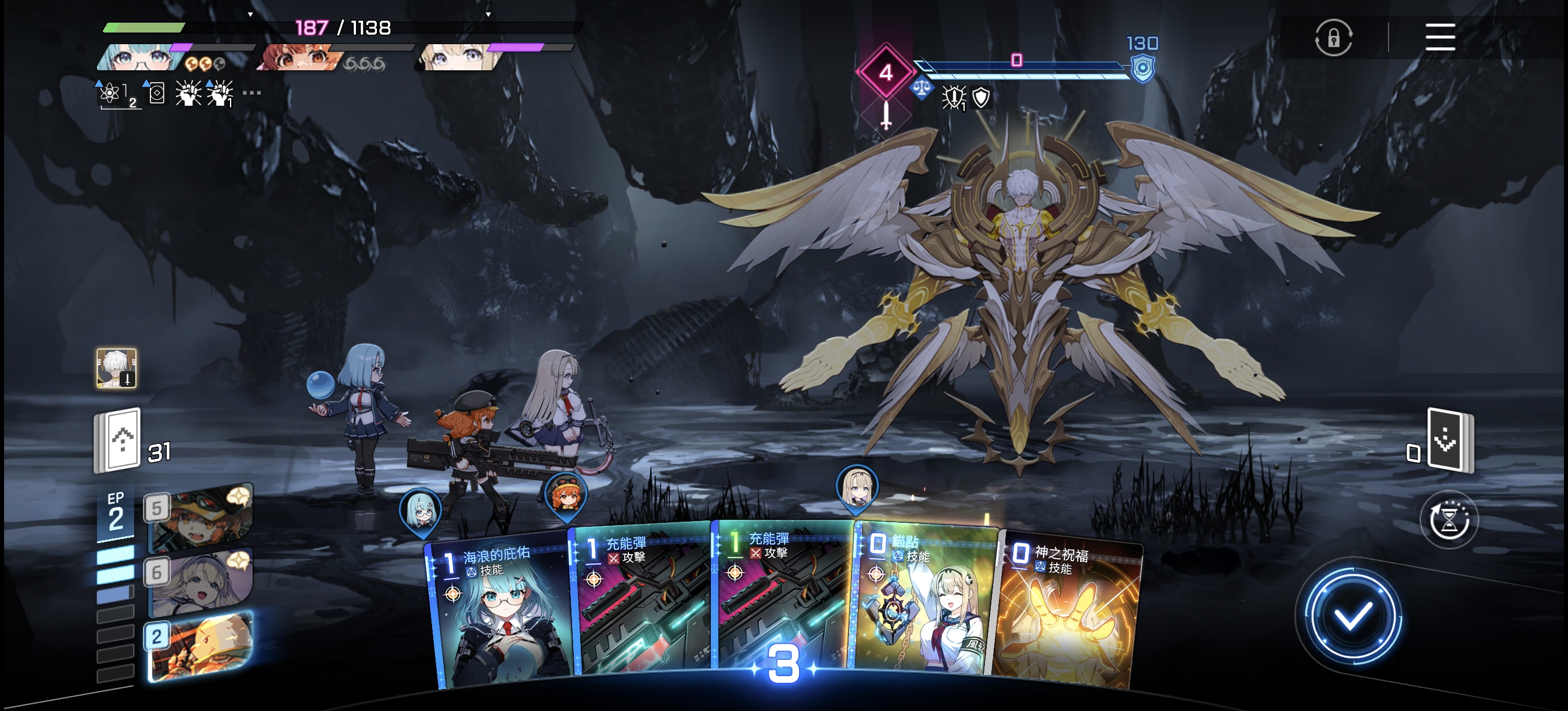The image size is (1568, 711).
Task: Use the cost 2 golden fist ego skill
Action: tap(201, 647)
